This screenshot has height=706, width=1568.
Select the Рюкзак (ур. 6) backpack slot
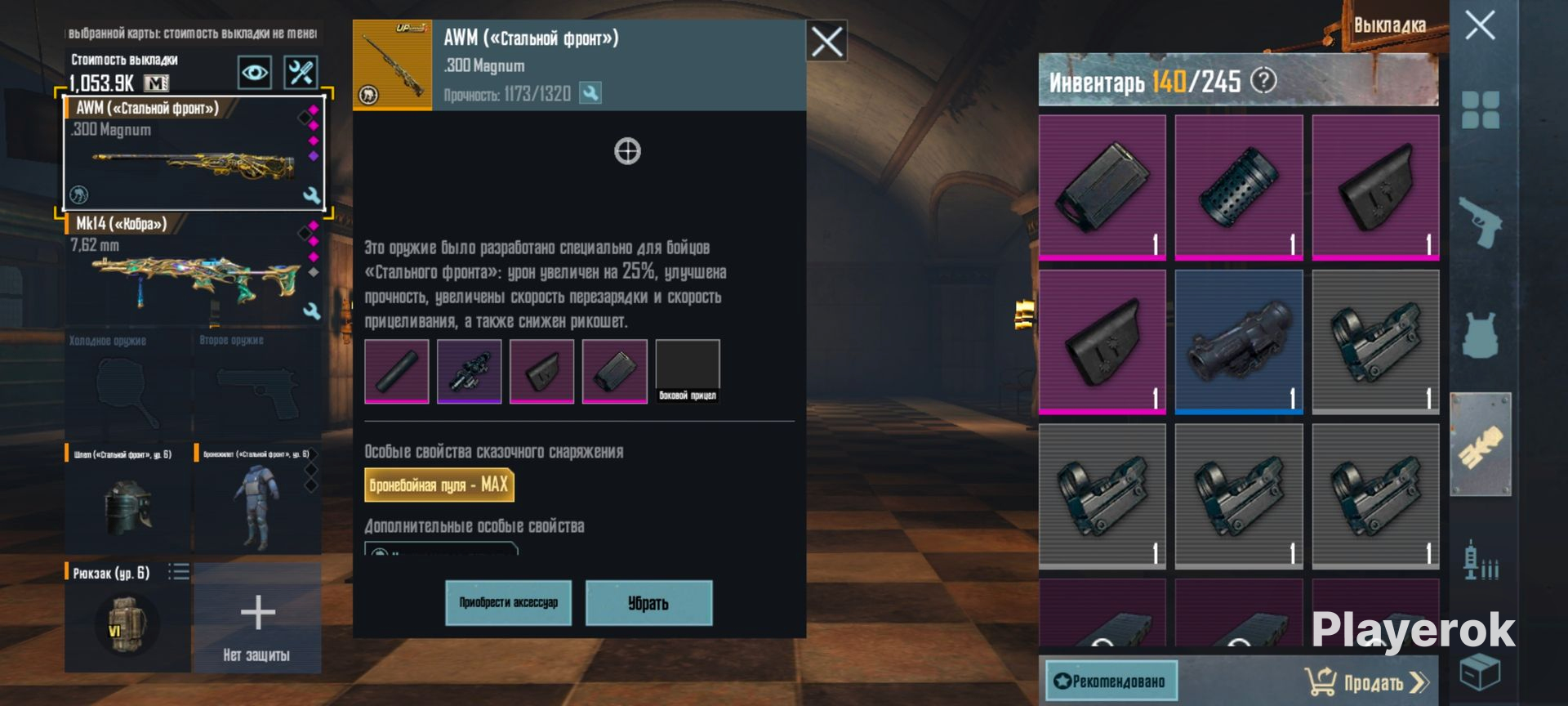127,617
